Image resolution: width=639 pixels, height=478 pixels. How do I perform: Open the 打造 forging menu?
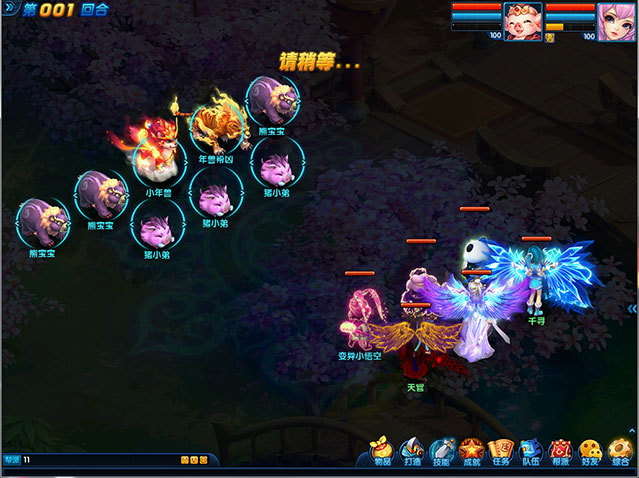411,453
